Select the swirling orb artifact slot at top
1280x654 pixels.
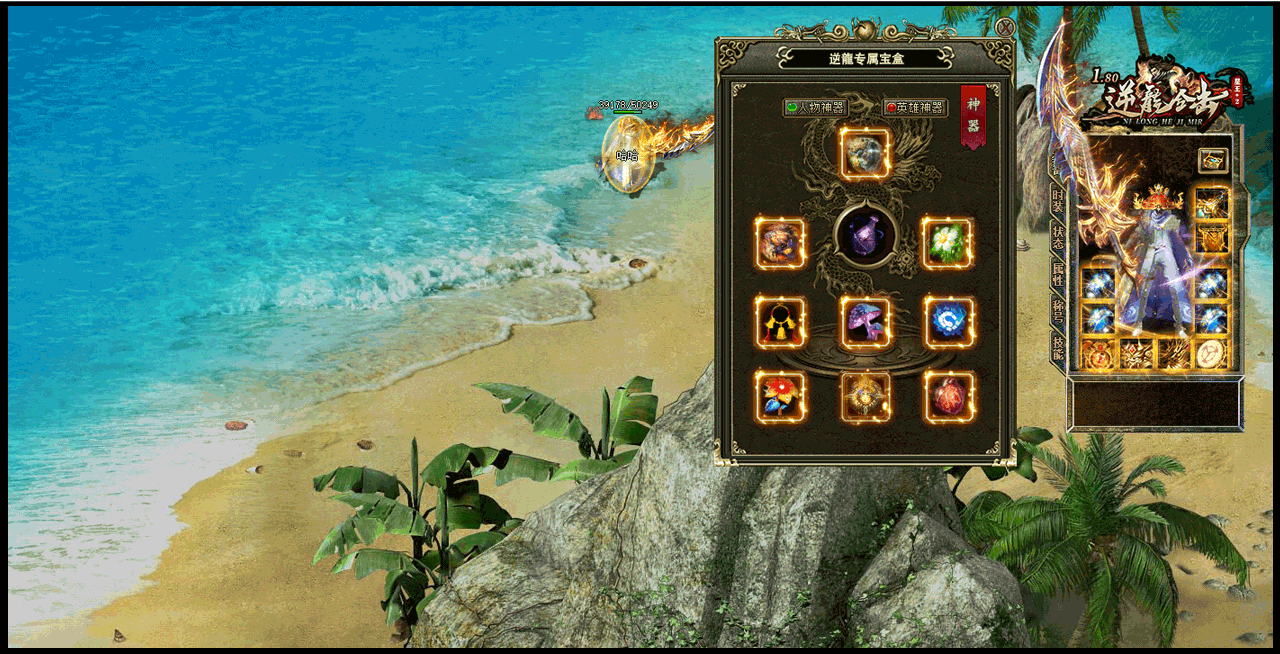(x=865, y=153)
